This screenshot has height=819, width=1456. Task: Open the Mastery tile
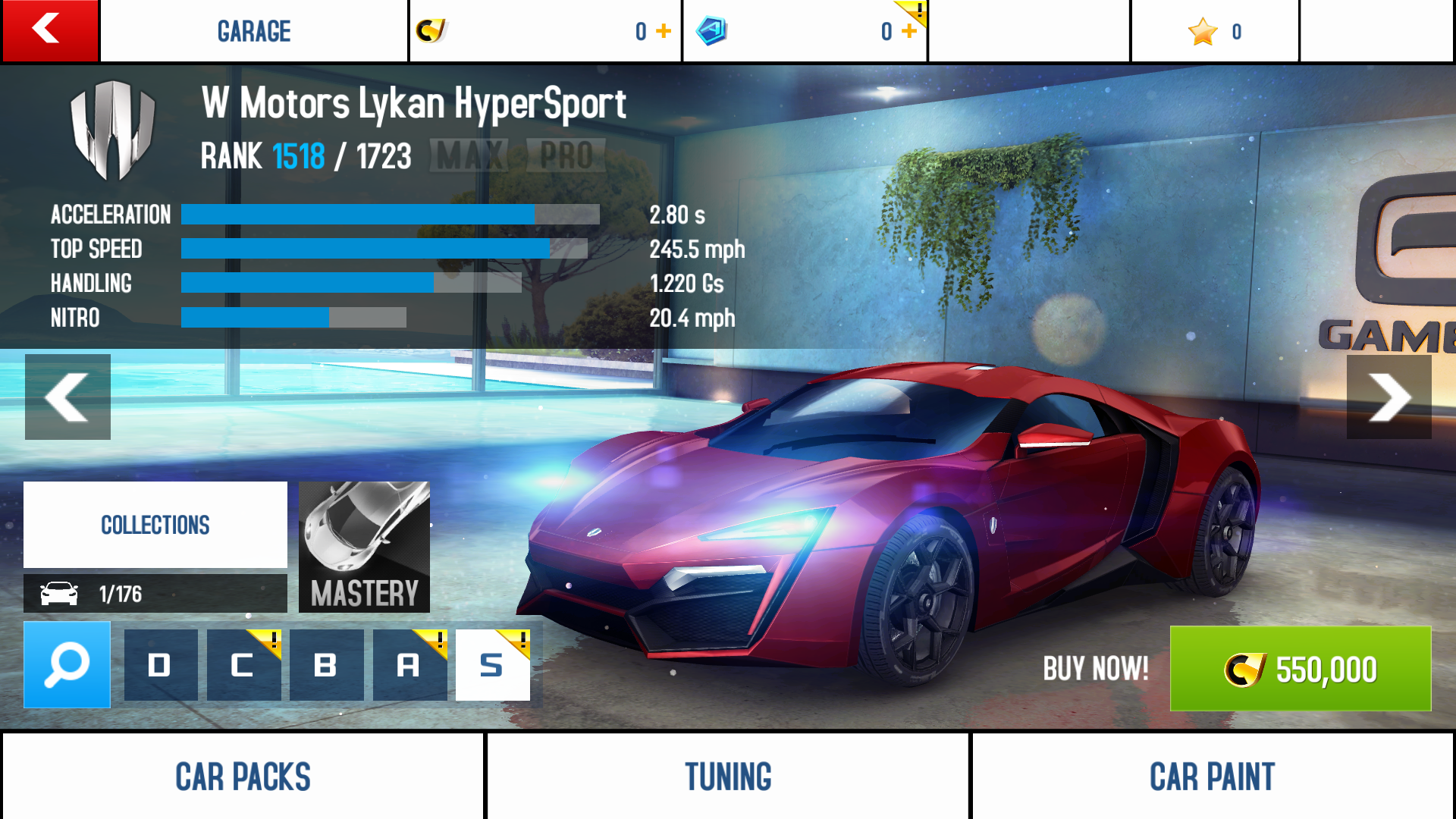[x=364, y=547]
